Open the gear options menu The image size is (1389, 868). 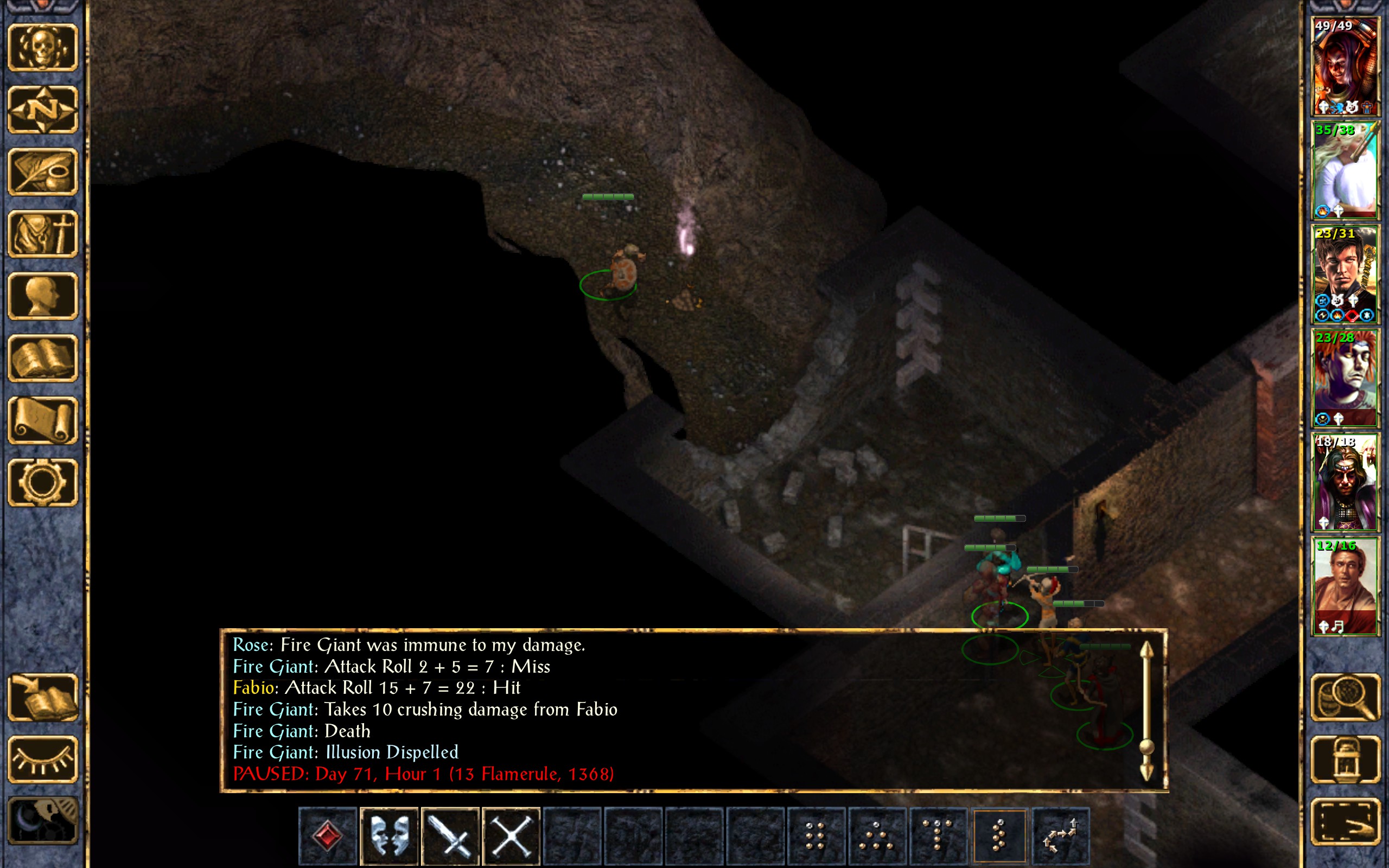coord(43,482)
